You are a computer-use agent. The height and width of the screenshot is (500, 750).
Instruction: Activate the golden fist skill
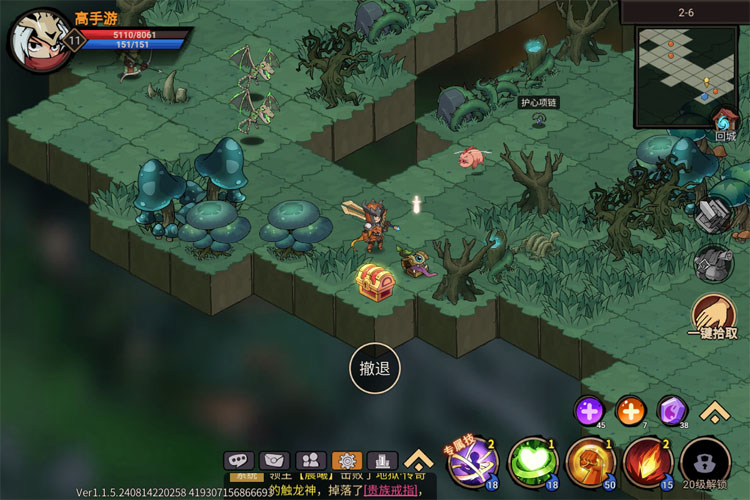(590, 462)
